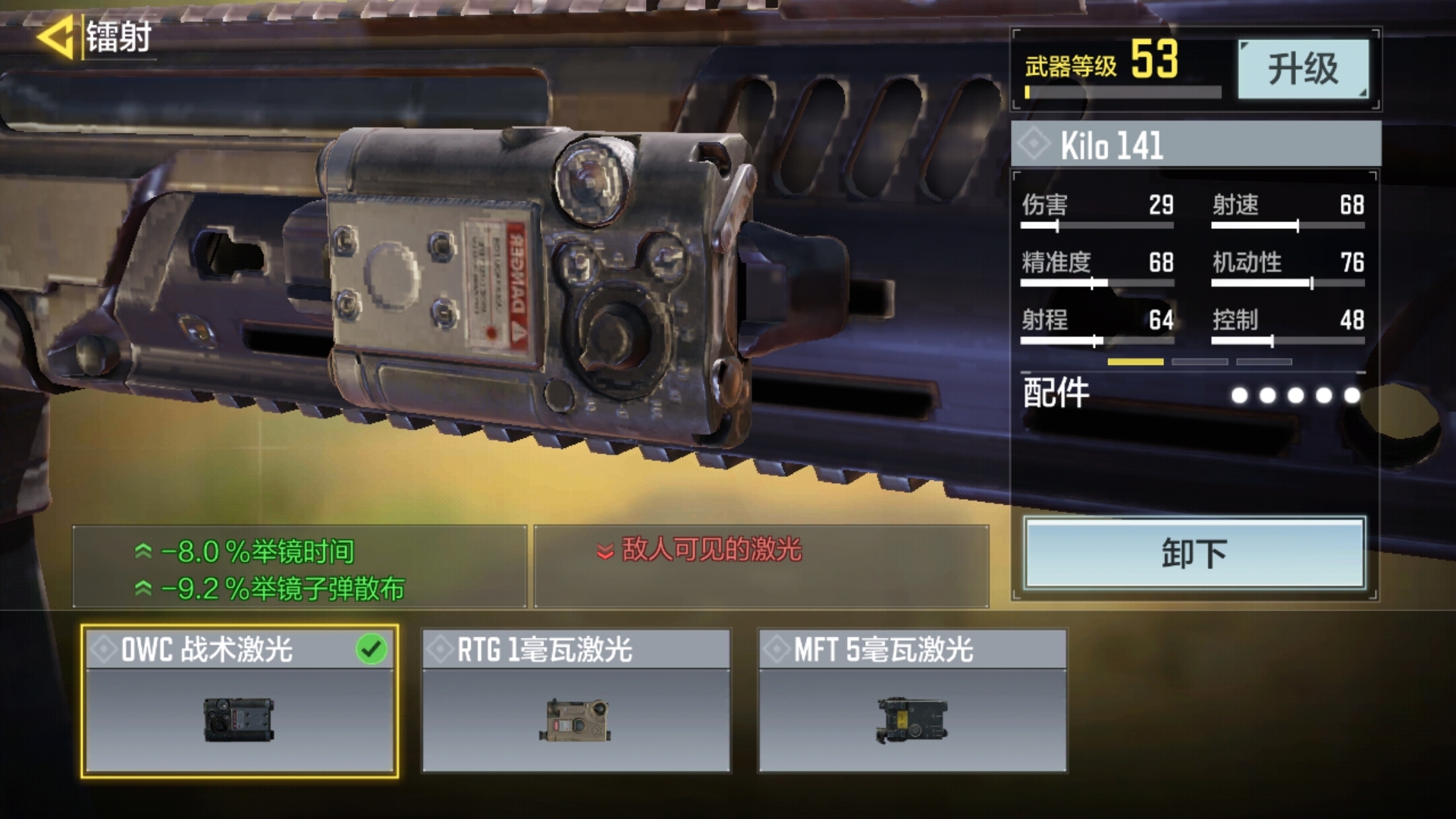This screenshot has width=1456, height=819.
Task: Open the Kilo 141 weapon name bar
Action: click(x=1195, y=145)
